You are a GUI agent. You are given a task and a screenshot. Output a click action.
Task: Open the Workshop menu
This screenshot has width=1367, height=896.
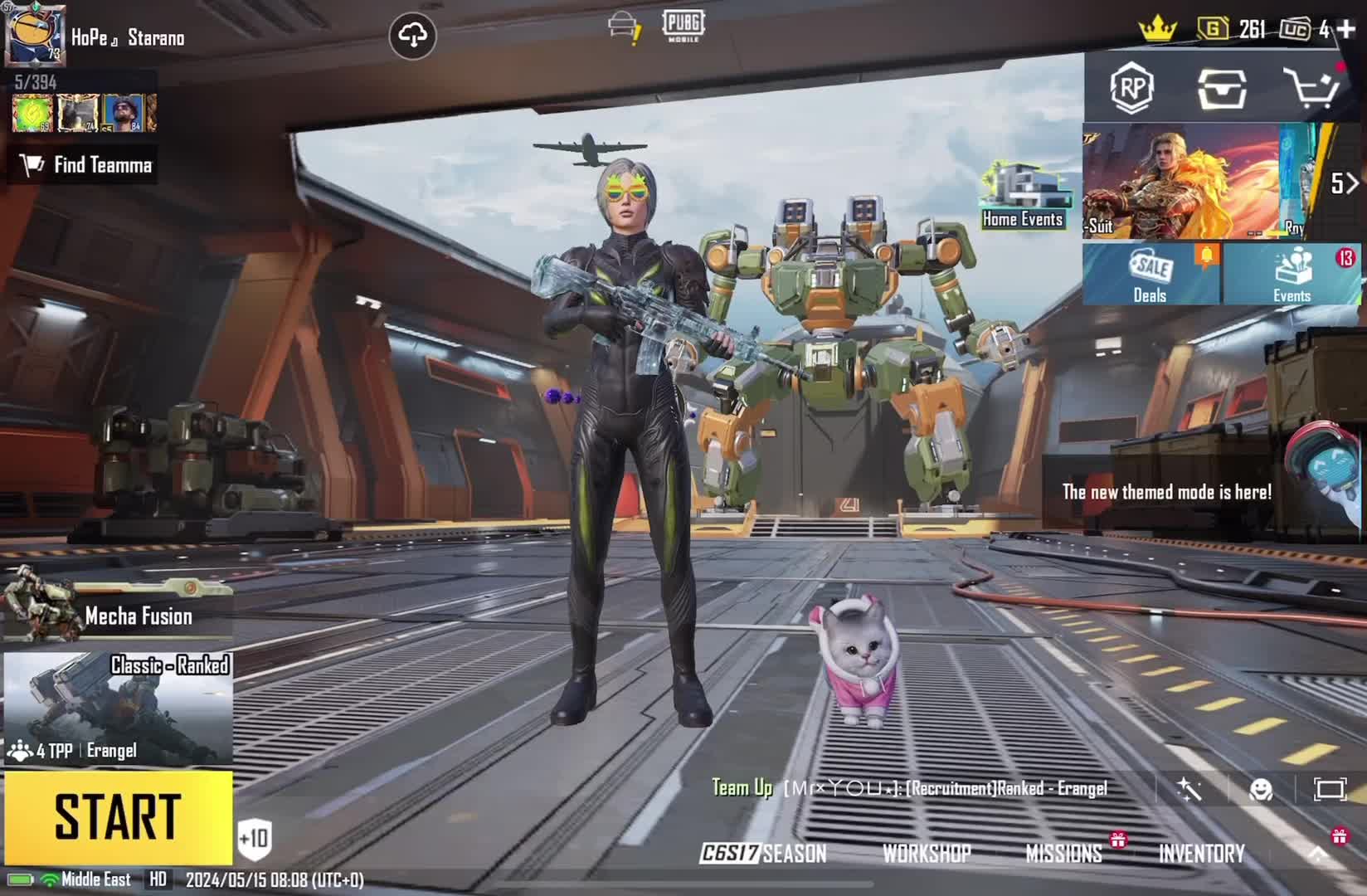[927, 853]
